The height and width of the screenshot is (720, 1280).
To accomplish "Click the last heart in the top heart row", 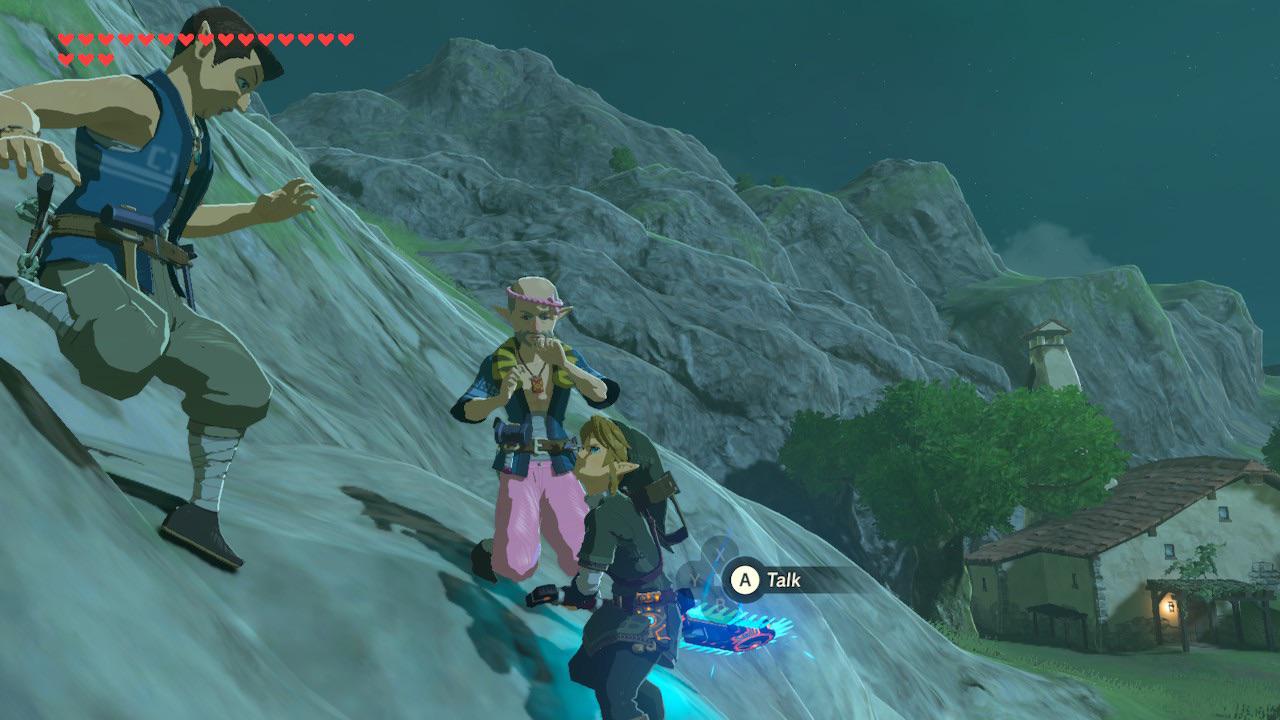I will coord(345,38).
